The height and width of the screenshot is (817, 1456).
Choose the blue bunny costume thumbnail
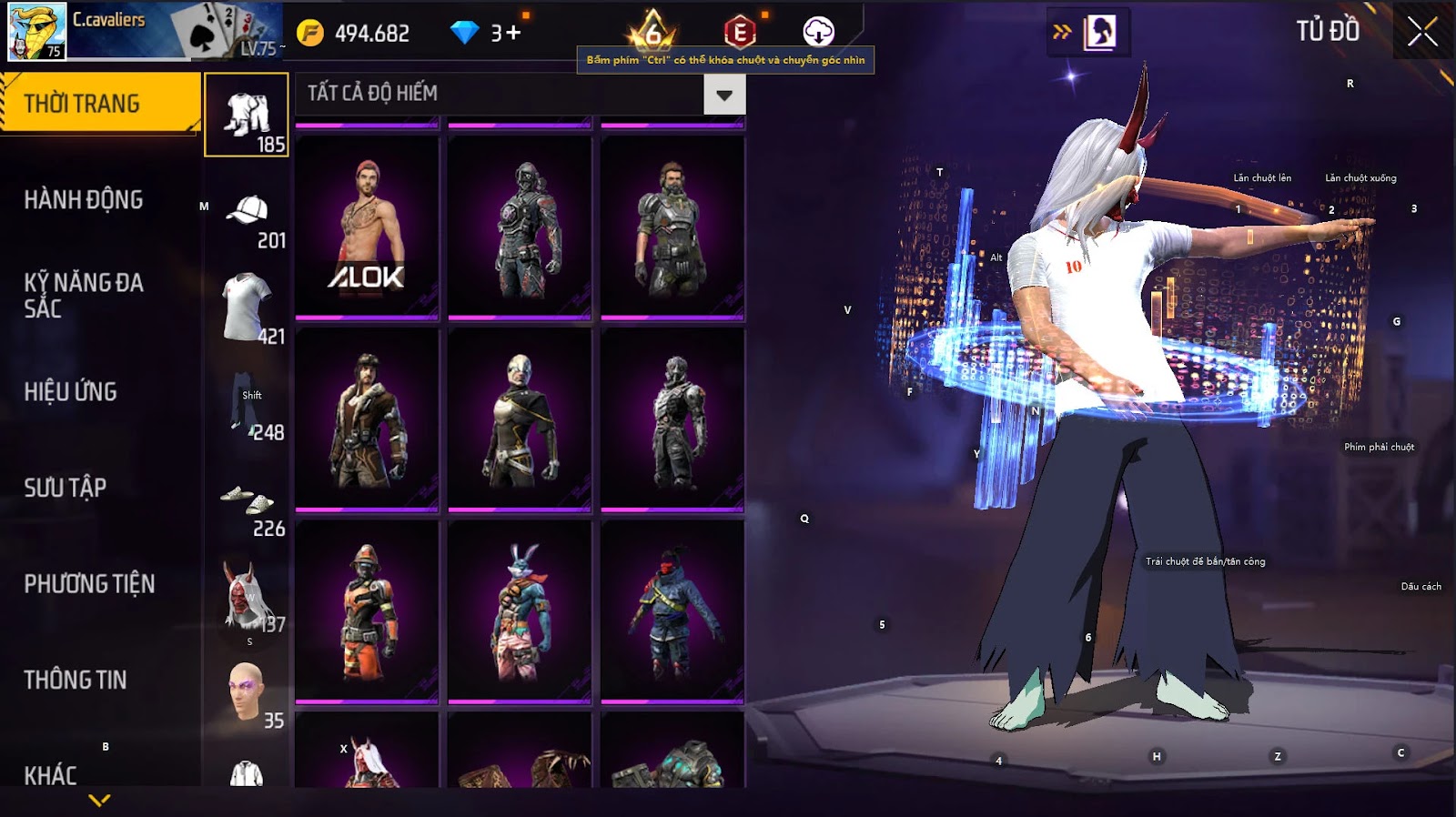520,611
